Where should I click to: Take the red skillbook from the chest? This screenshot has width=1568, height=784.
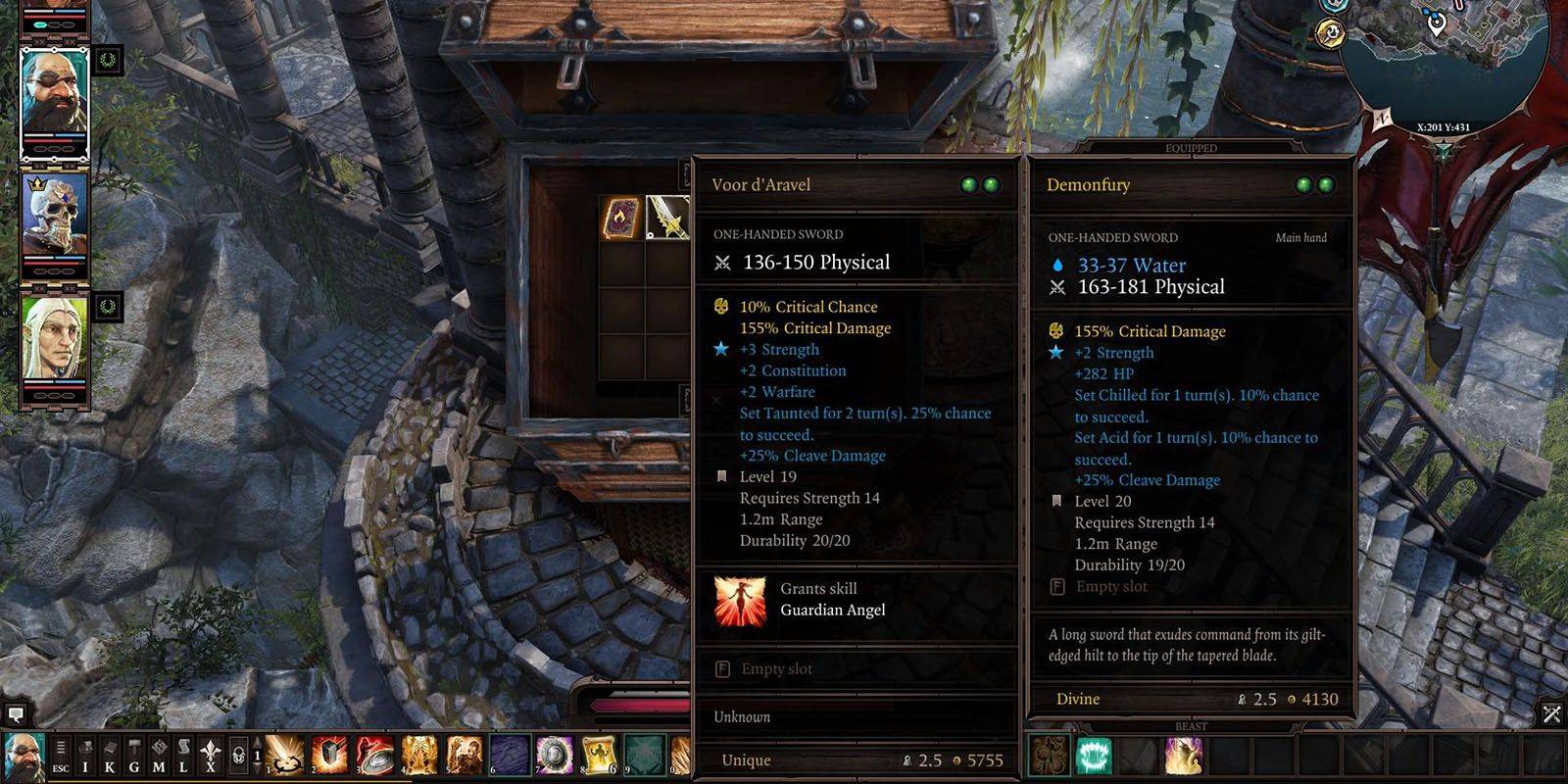(621, 218)
